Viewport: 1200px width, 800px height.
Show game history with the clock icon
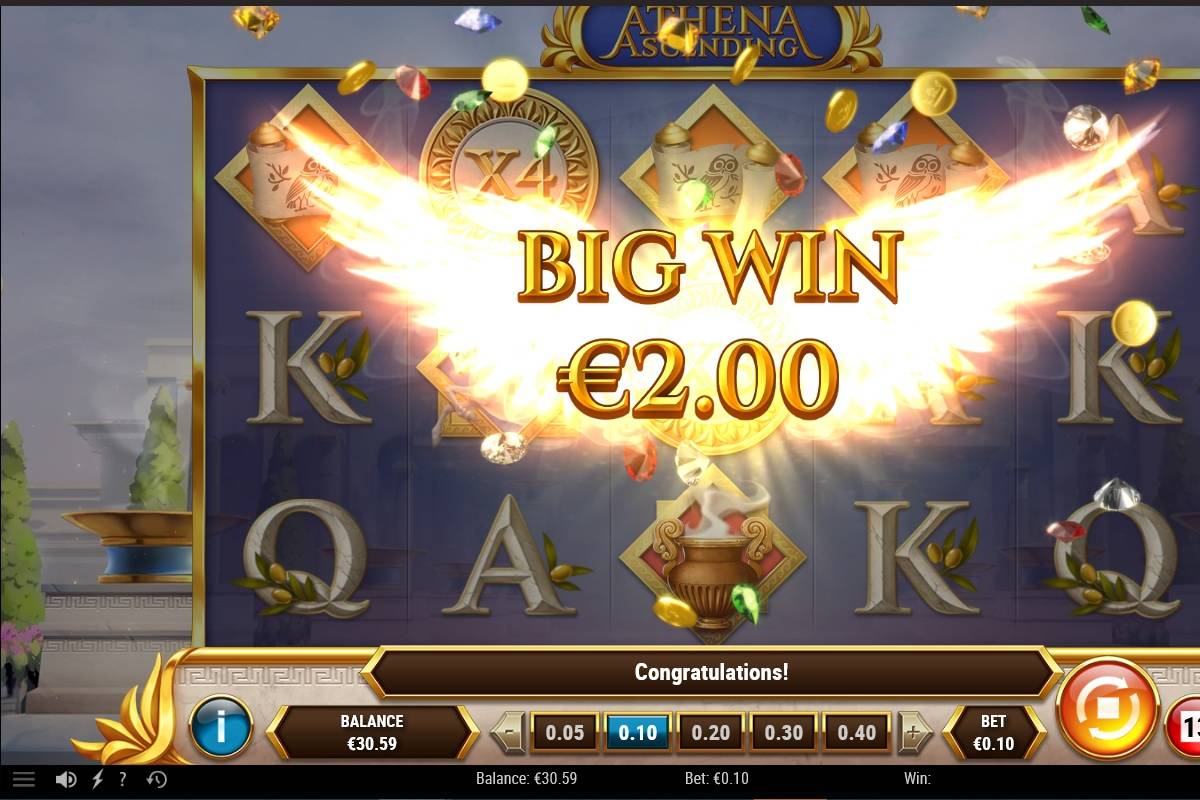coord(157,779)
